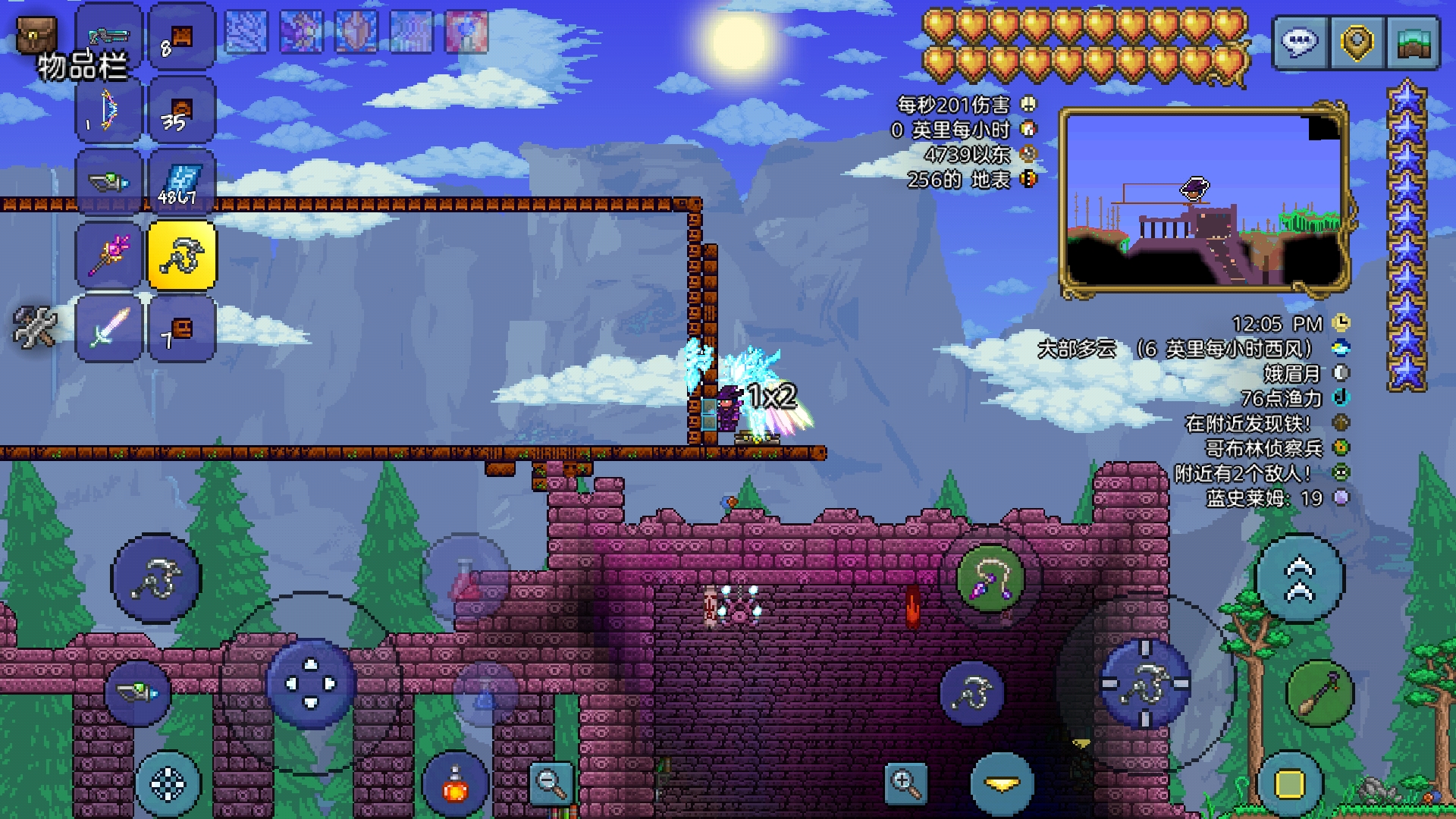Activate the yellow square button
Screen dimensions: 1456x819
pos(1290,784)
